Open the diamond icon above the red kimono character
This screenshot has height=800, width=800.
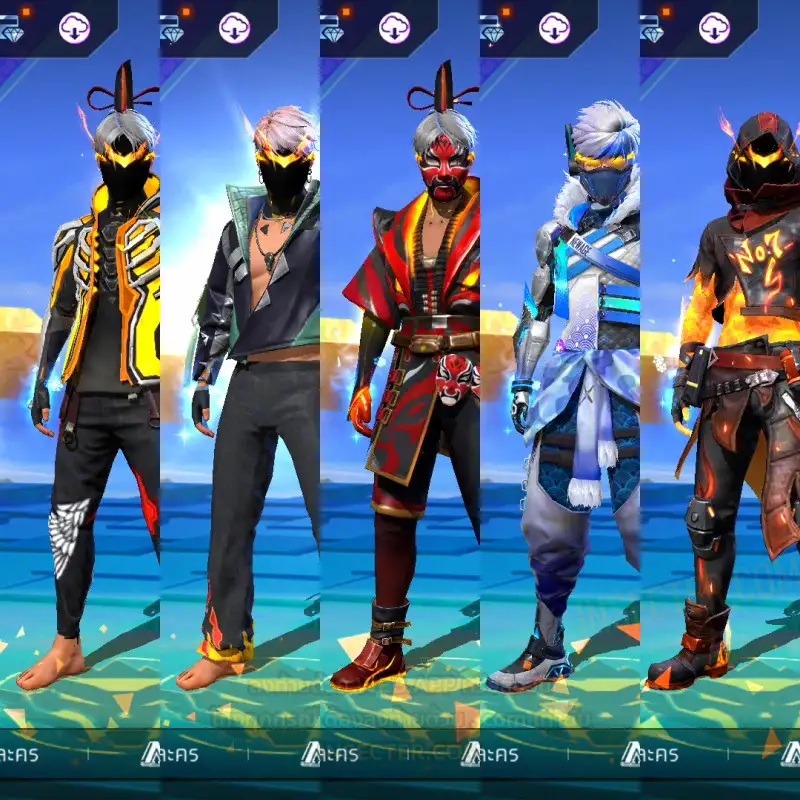(332, 32)
